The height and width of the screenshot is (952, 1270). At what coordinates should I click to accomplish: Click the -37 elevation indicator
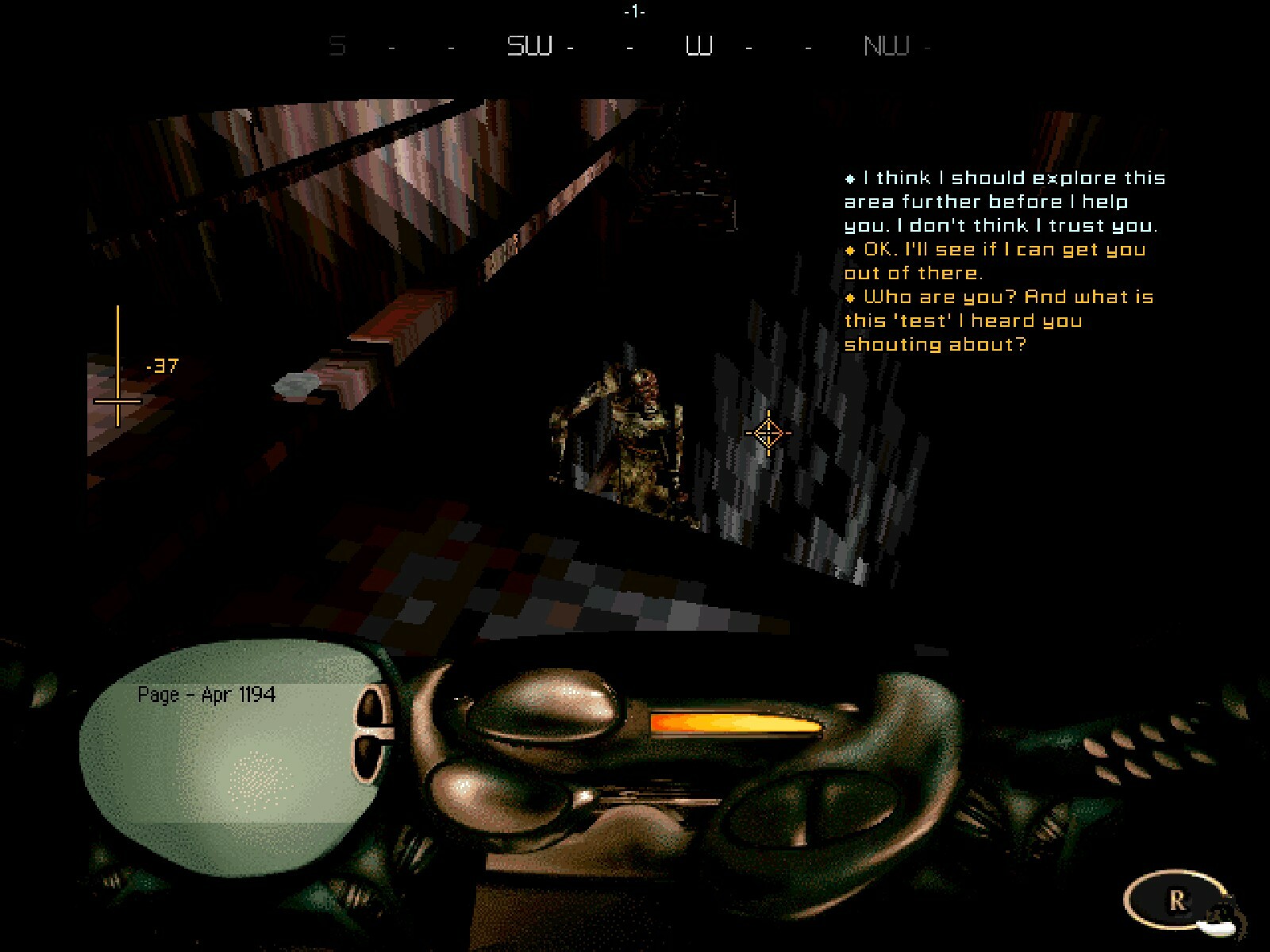(x=163, y=365)
